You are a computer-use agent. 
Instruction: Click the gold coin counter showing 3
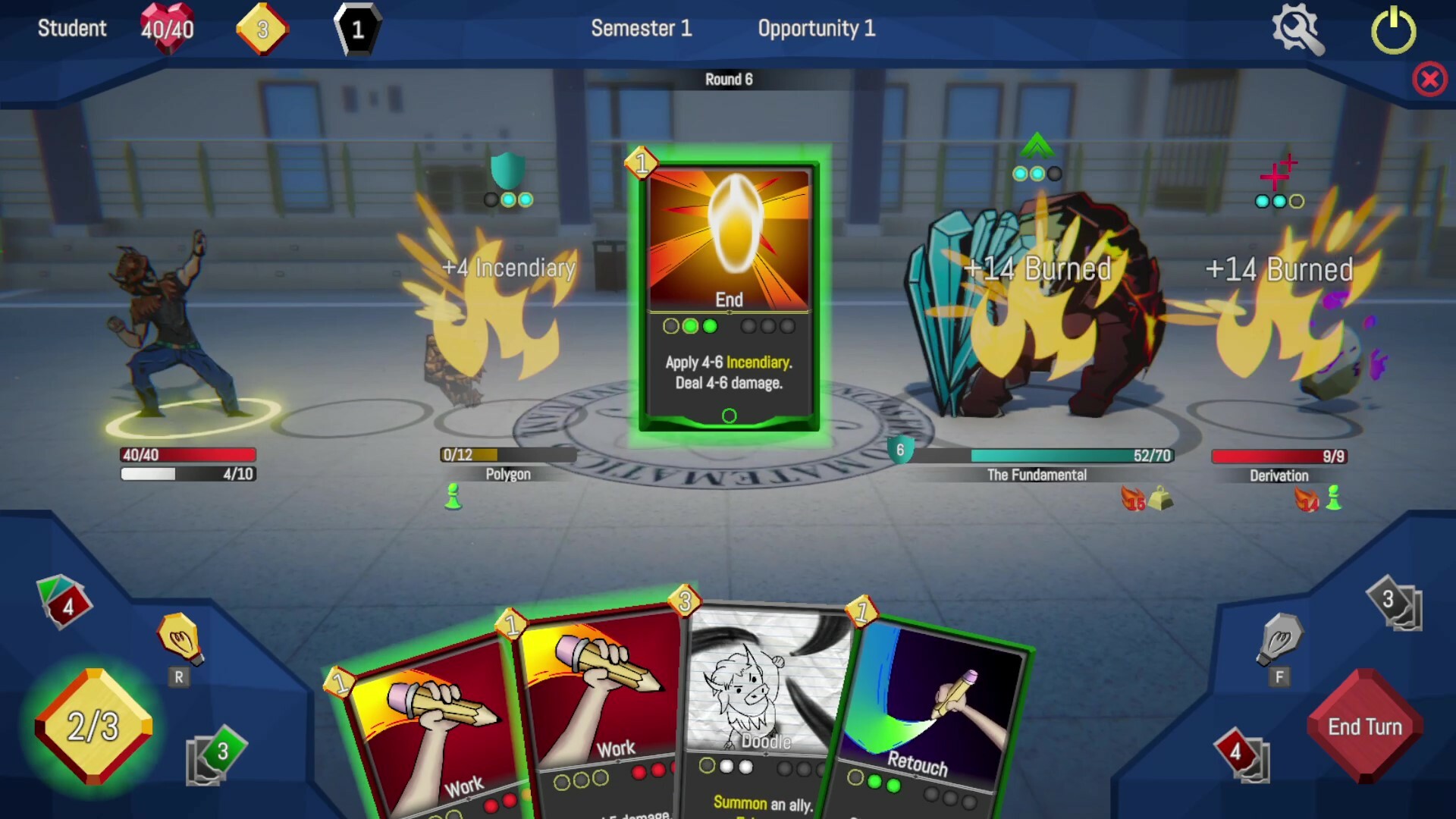[262, 29]
